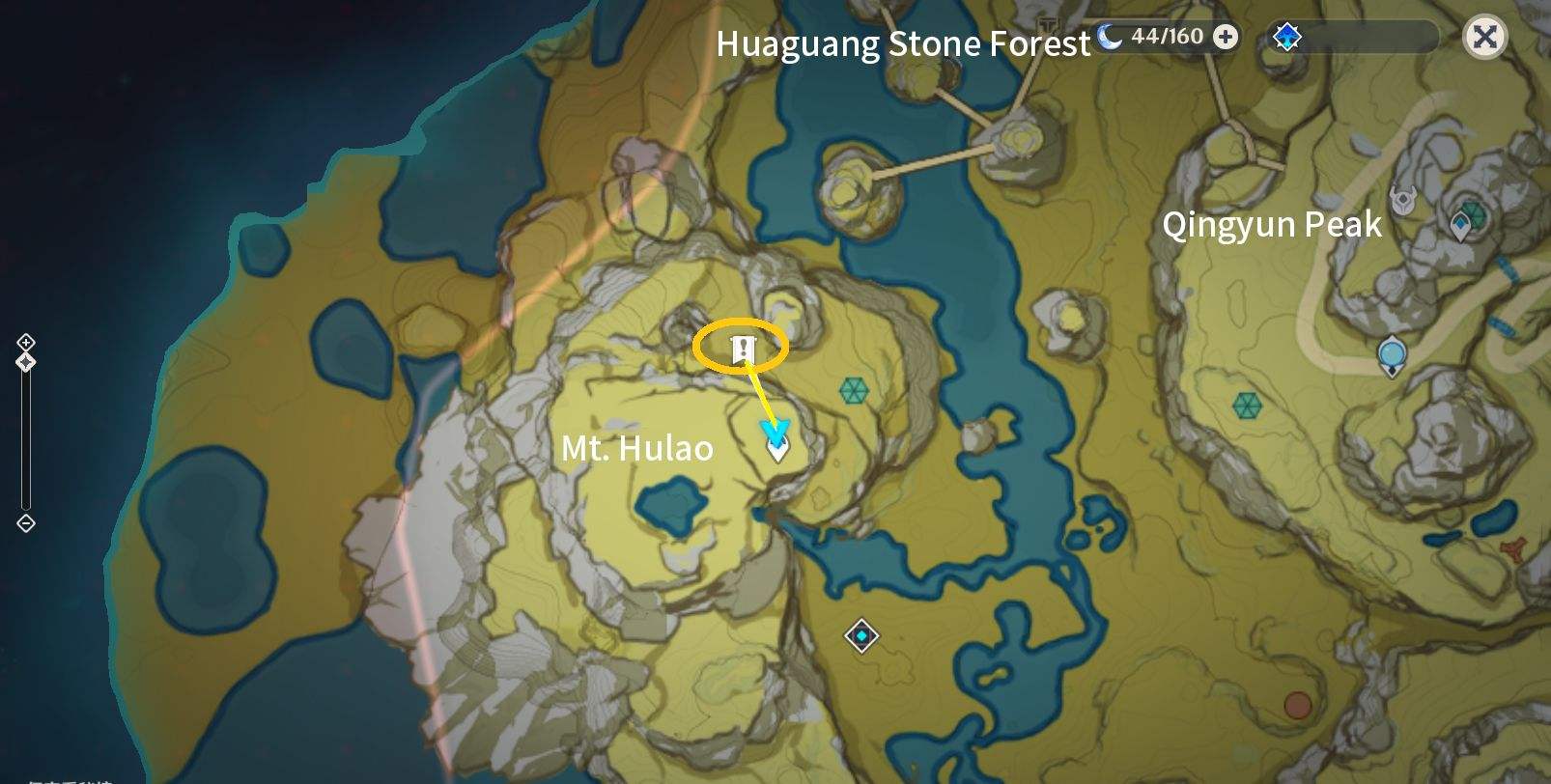The height and width of the screenshot is (784, 1551).
Task: Click the horned boss marker north of Qingyun Peak
Action: coord(1402,199)
